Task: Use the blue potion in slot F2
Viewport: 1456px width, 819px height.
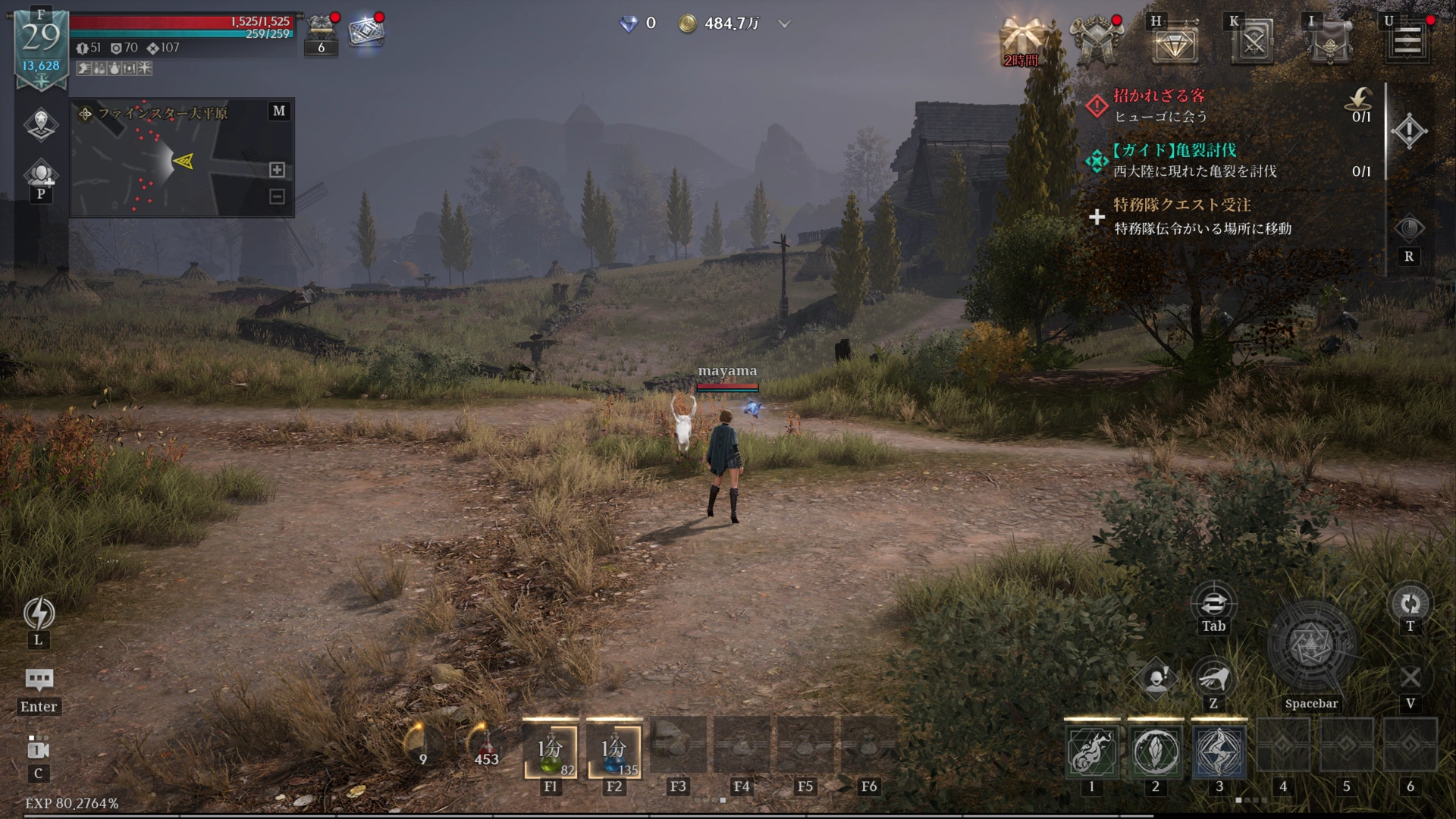Action: coord(614,751)
